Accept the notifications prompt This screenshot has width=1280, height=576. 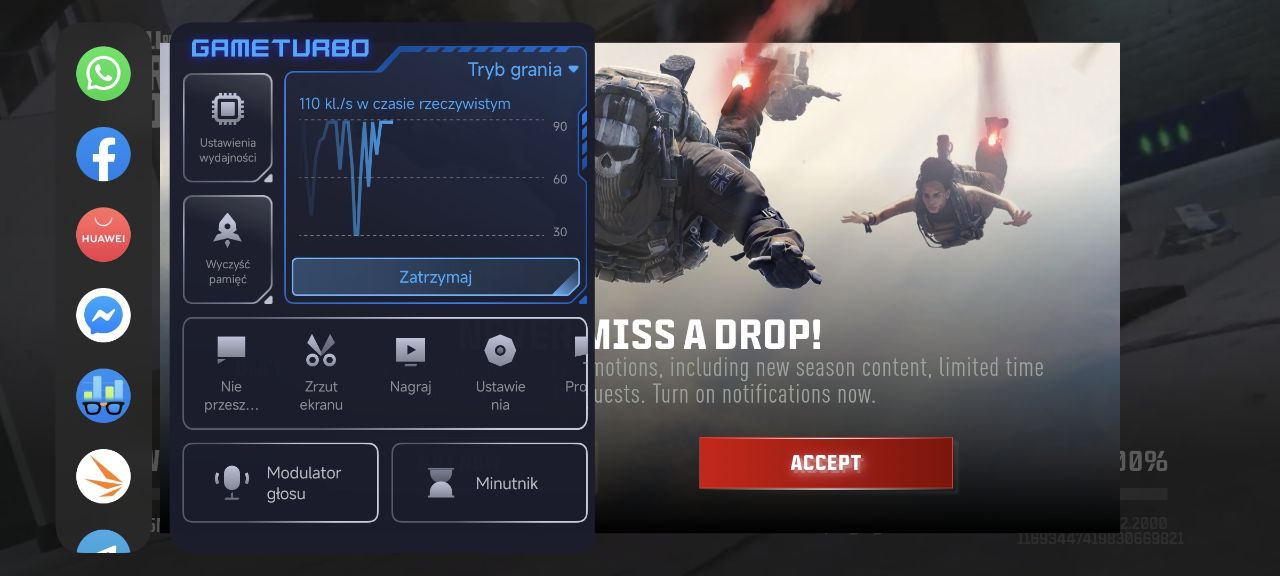click(x=825, y=463)
